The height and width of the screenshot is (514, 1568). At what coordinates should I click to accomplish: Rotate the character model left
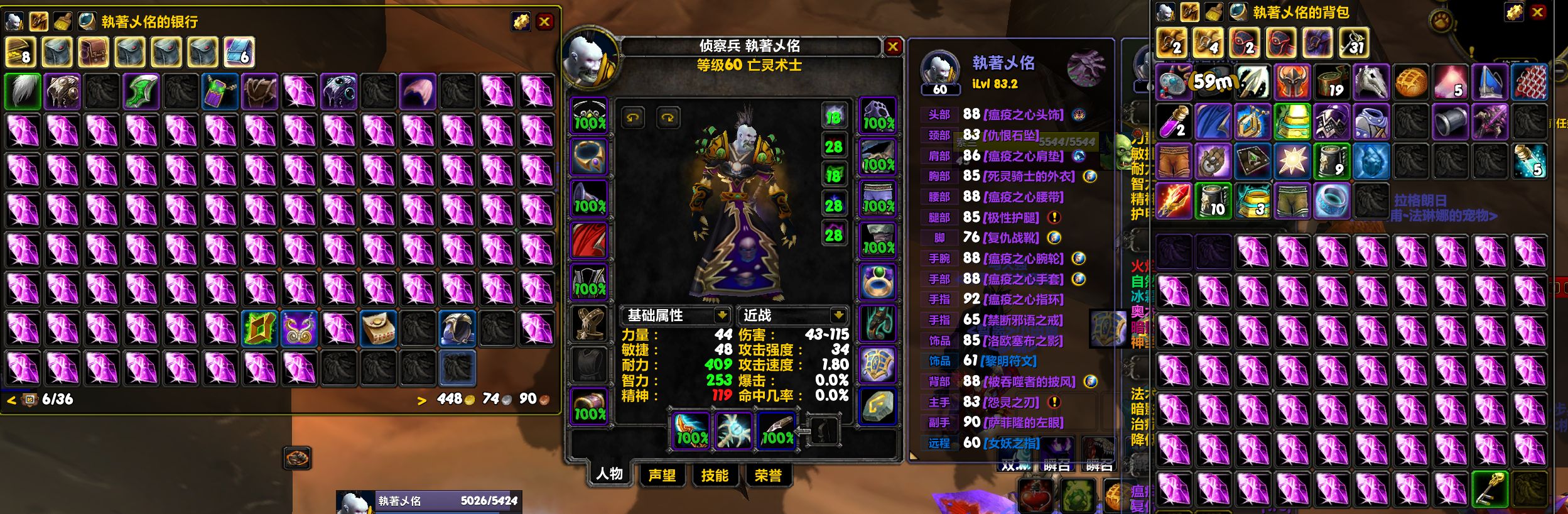(632, 118)
